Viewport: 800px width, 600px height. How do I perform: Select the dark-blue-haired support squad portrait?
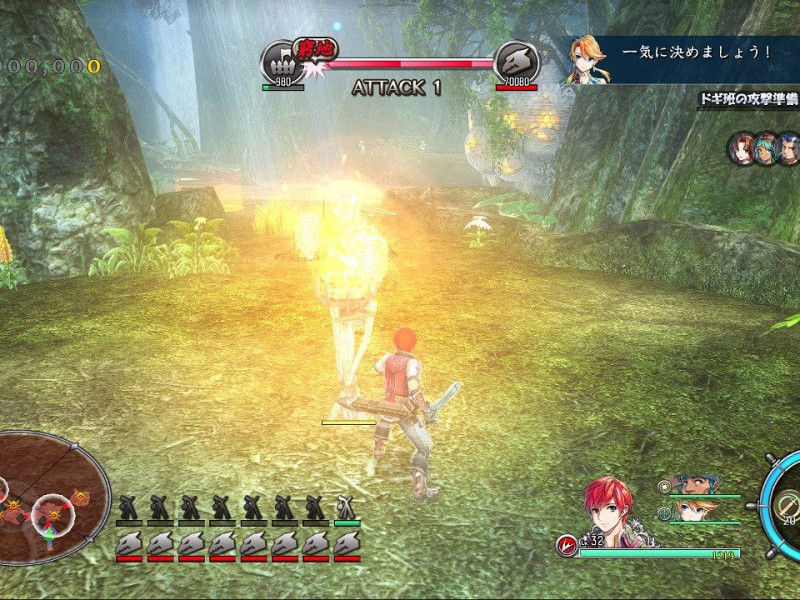788,149
